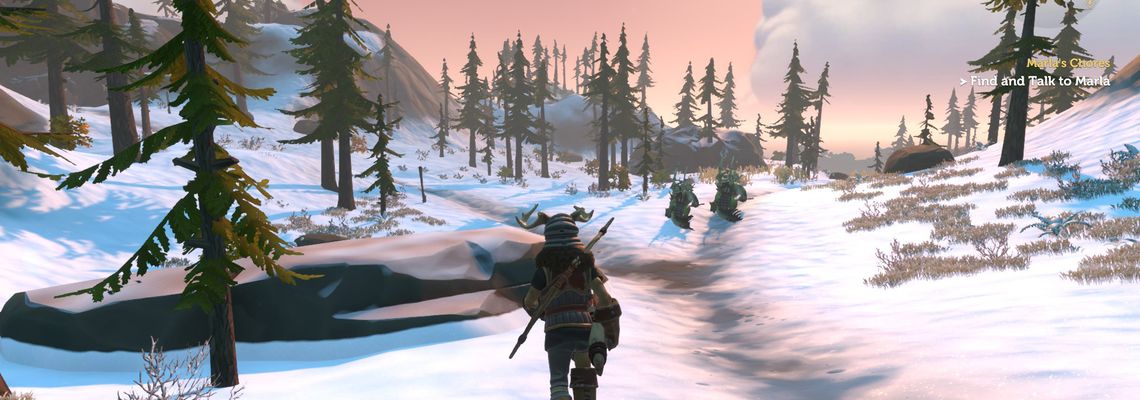Screen dimensions: 1140x400
Task: Open the Maria's Chores quest title
Action: (x=1068, y=64)
